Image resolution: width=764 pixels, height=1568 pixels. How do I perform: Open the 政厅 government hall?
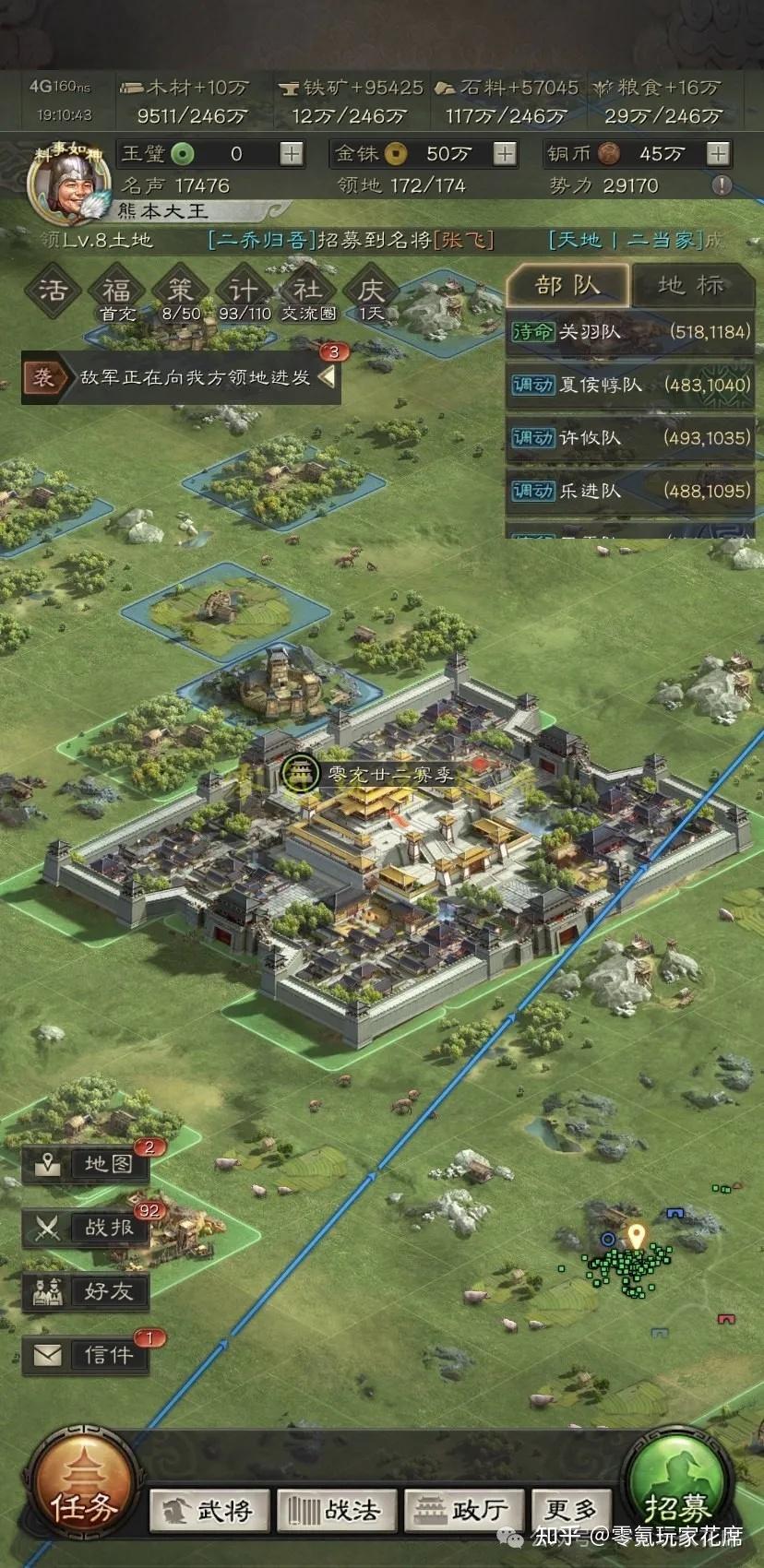(463, 1510)
